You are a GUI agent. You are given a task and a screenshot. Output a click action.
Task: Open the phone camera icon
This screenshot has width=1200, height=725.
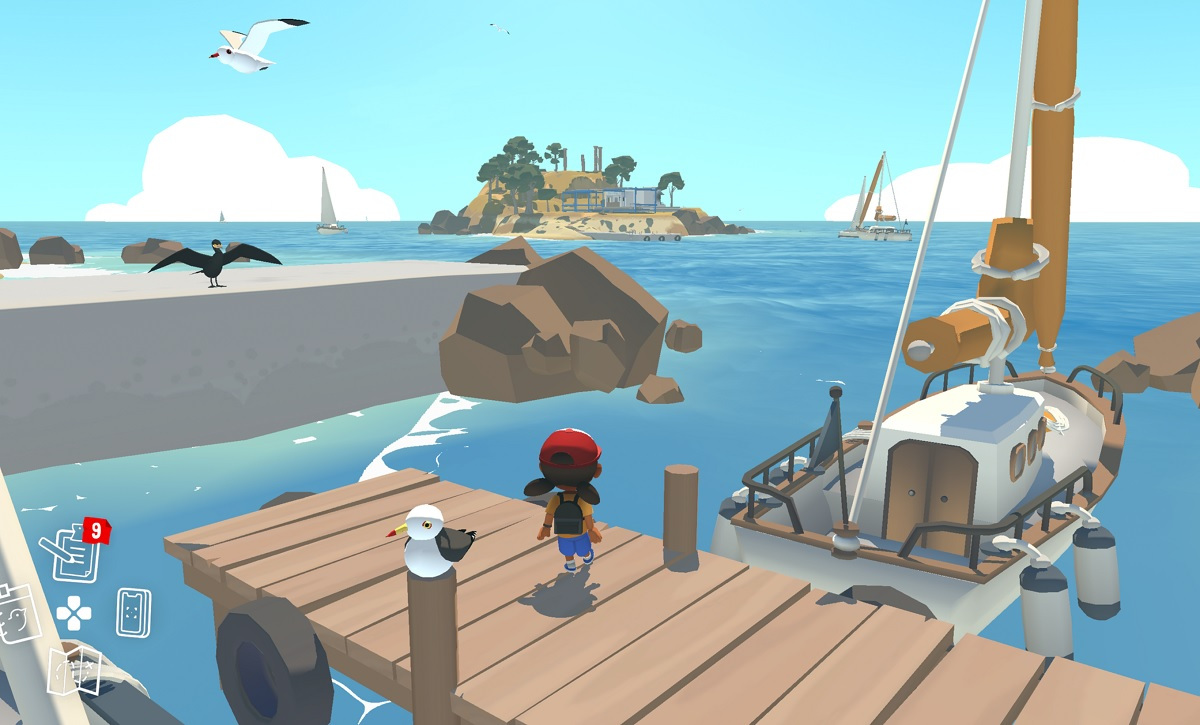[133, 612]
